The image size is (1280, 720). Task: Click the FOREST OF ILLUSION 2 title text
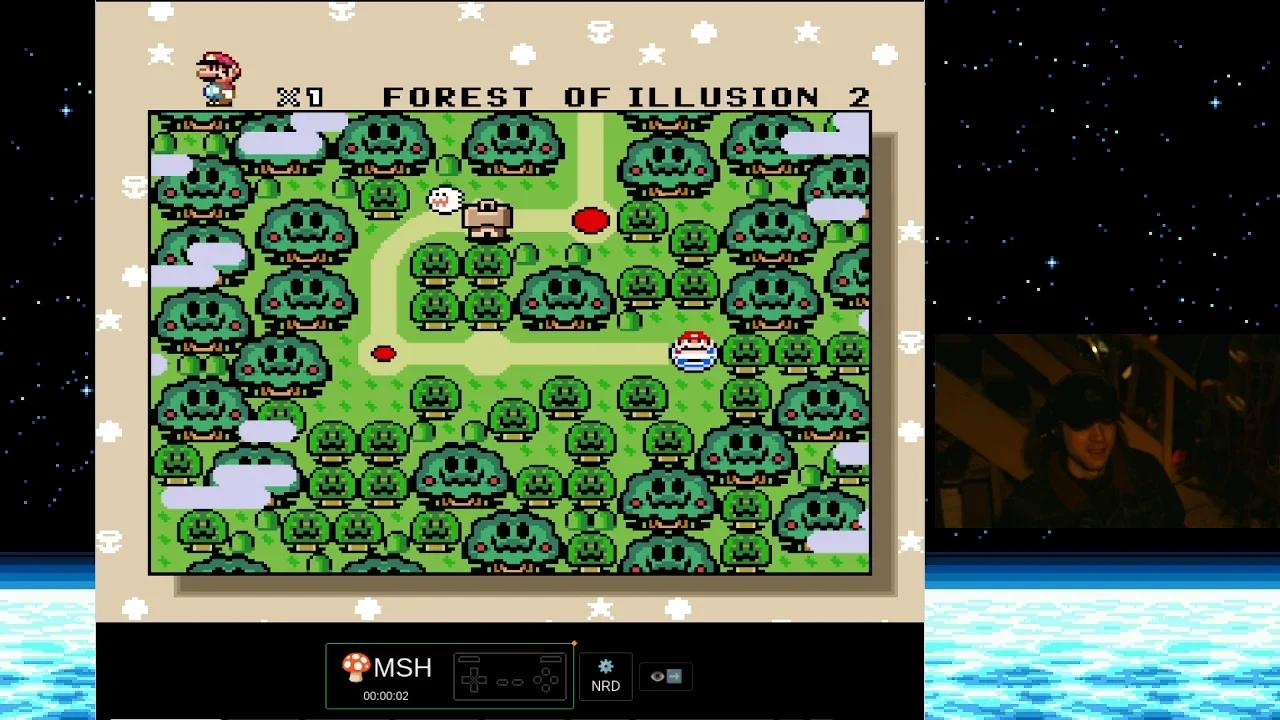(x=626, y=96)
